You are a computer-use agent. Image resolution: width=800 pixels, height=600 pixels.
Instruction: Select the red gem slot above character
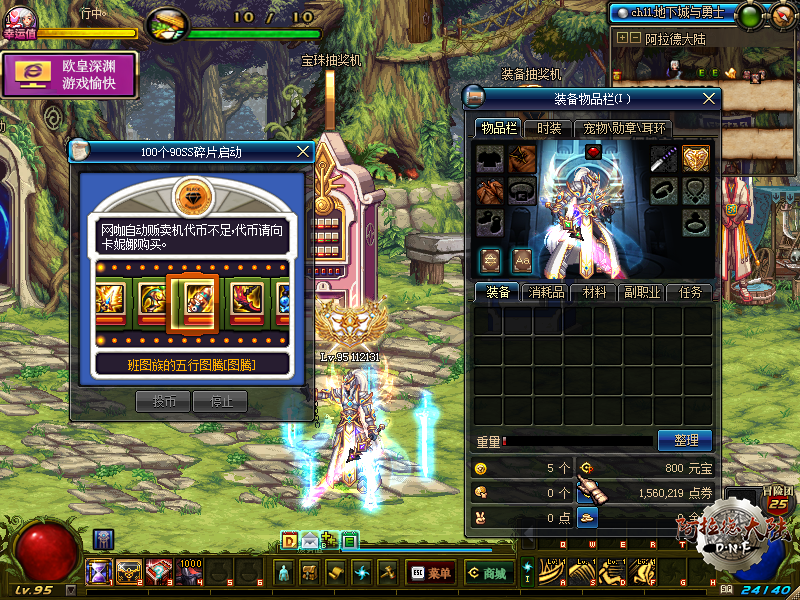(x=593, y=152)
